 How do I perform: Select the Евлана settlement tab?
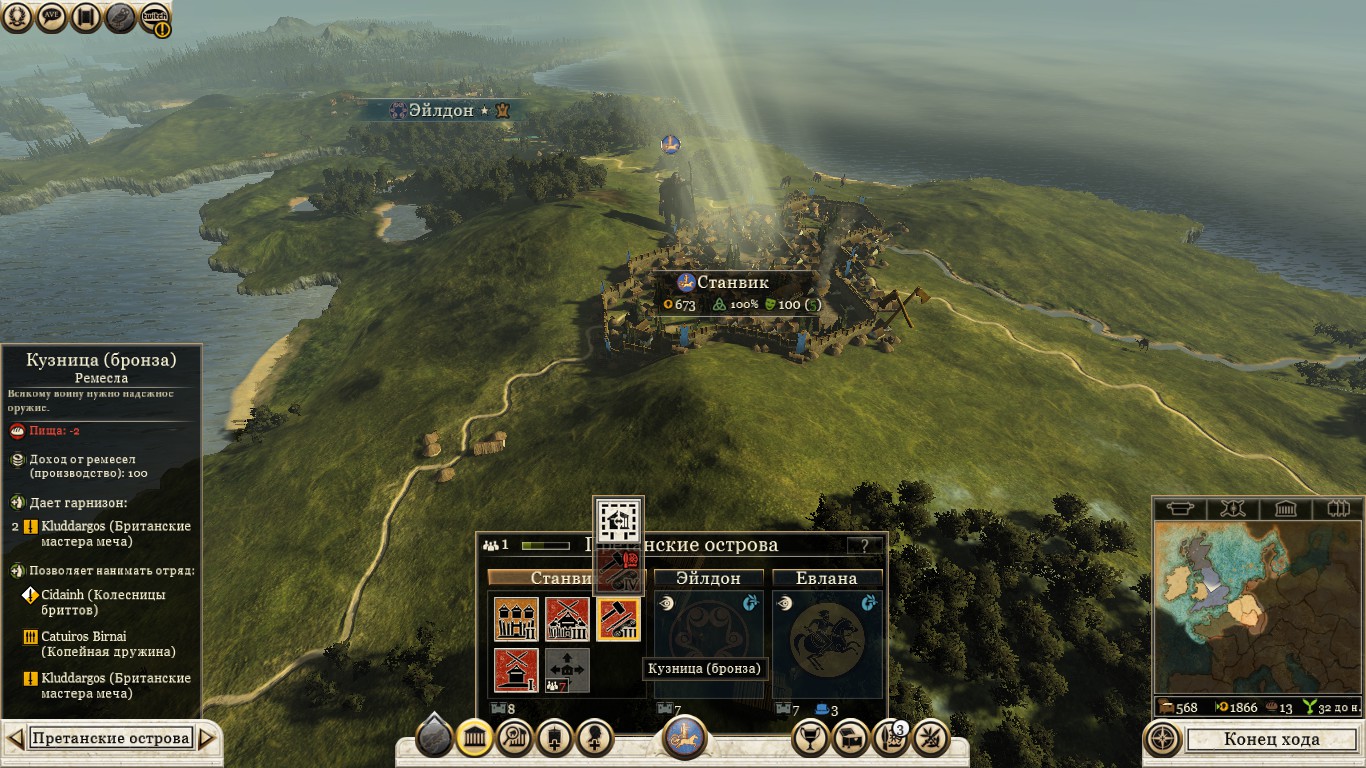click(x=826, y=578)
